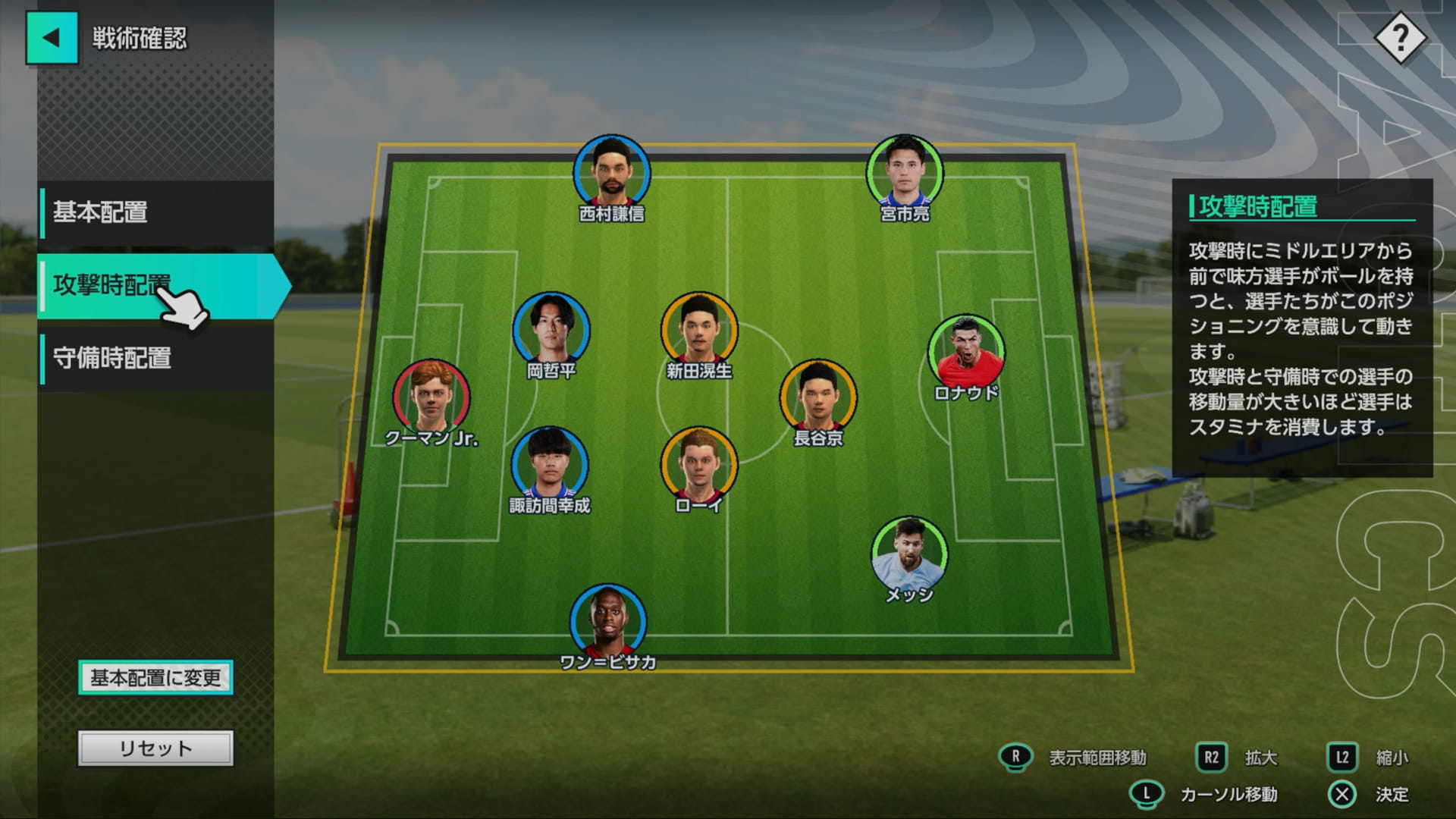Pick player 宮市亮 on the pitch
Image resolution: width=1456 pixels, height=819 pixels.
[x=905, y=174]
